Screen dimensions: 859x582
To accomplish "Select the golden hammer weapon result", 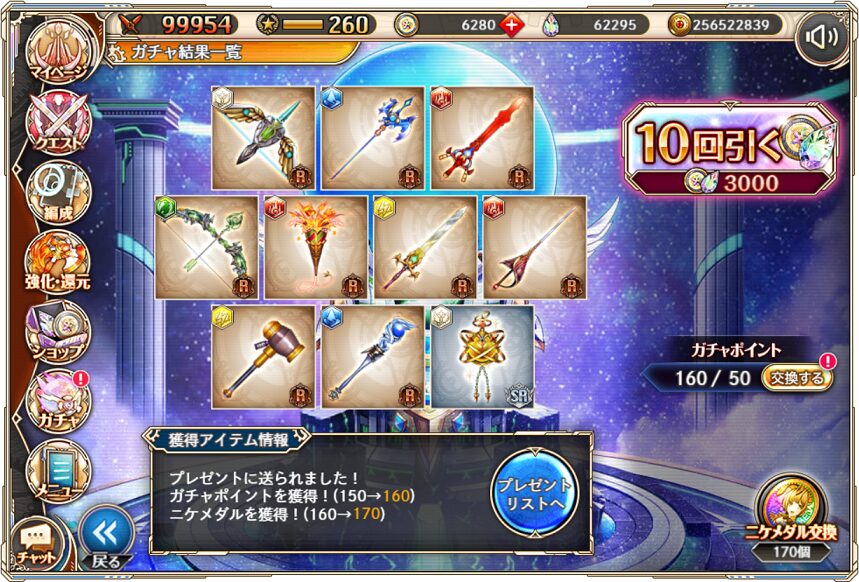I will (x=264, y=357).
